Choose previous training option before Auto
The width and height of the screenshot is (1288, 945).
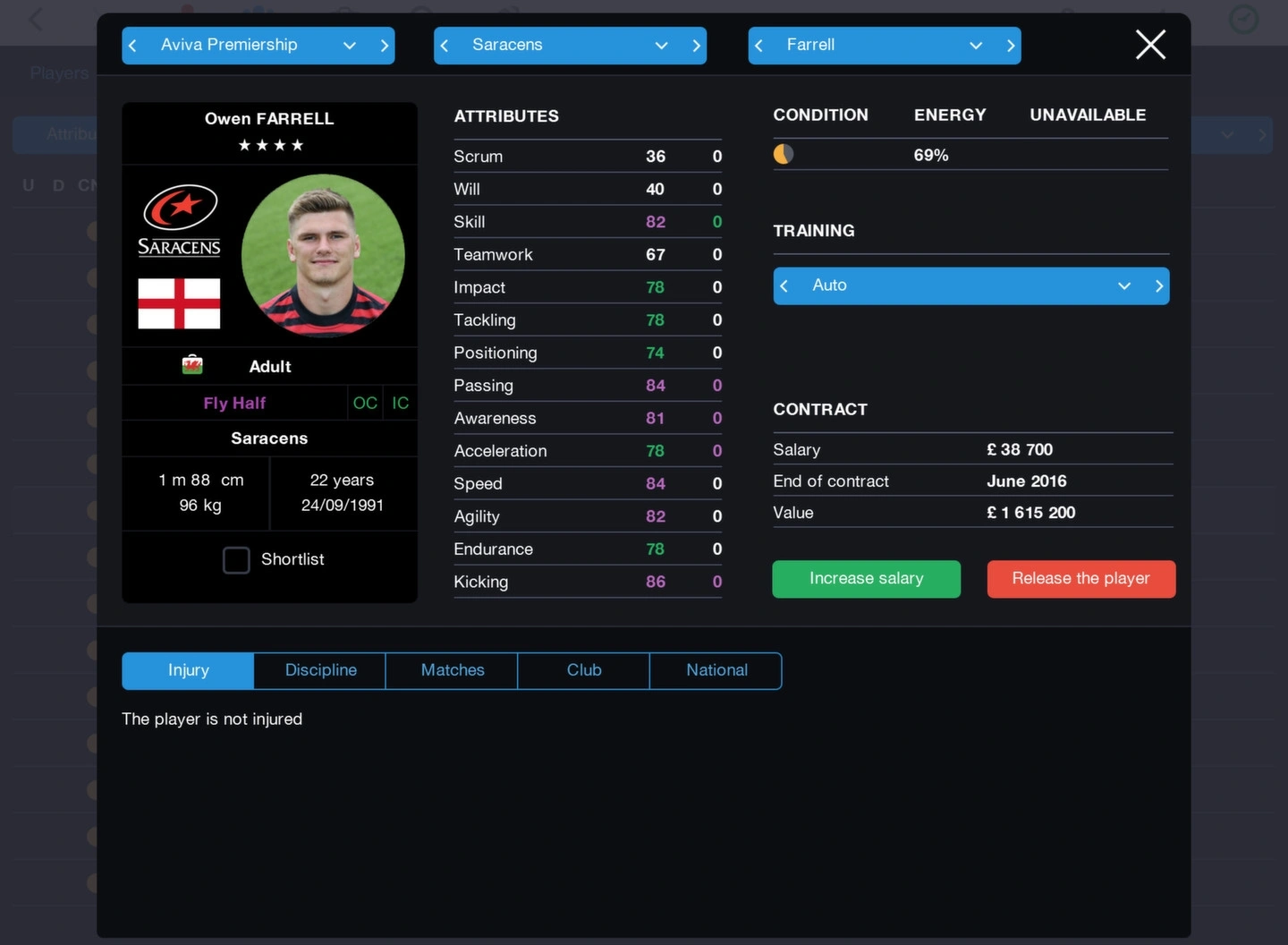click(784, 286)
